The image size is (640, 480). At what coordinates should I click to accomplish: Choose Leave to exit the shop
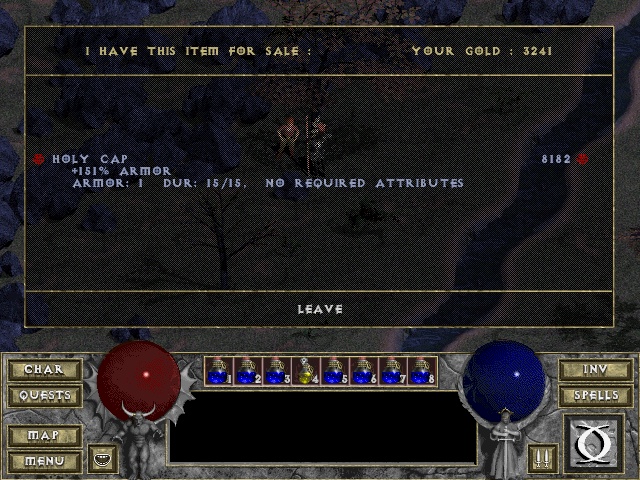pyautogui.click(x=320, y=309)
